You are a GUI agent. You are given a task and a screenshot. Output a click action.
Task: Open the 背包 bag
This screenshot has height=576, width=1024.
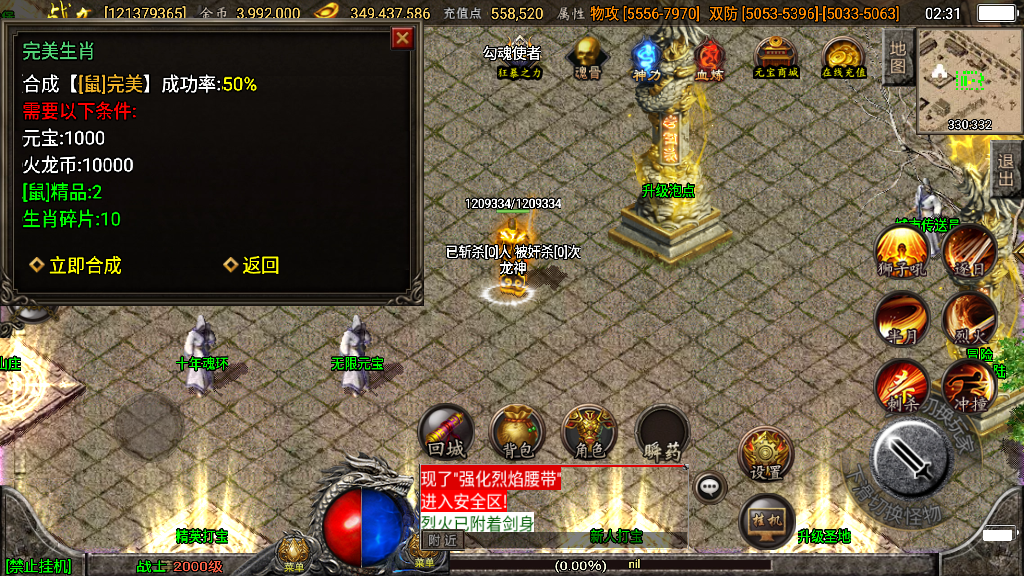(x=517, y=432)
